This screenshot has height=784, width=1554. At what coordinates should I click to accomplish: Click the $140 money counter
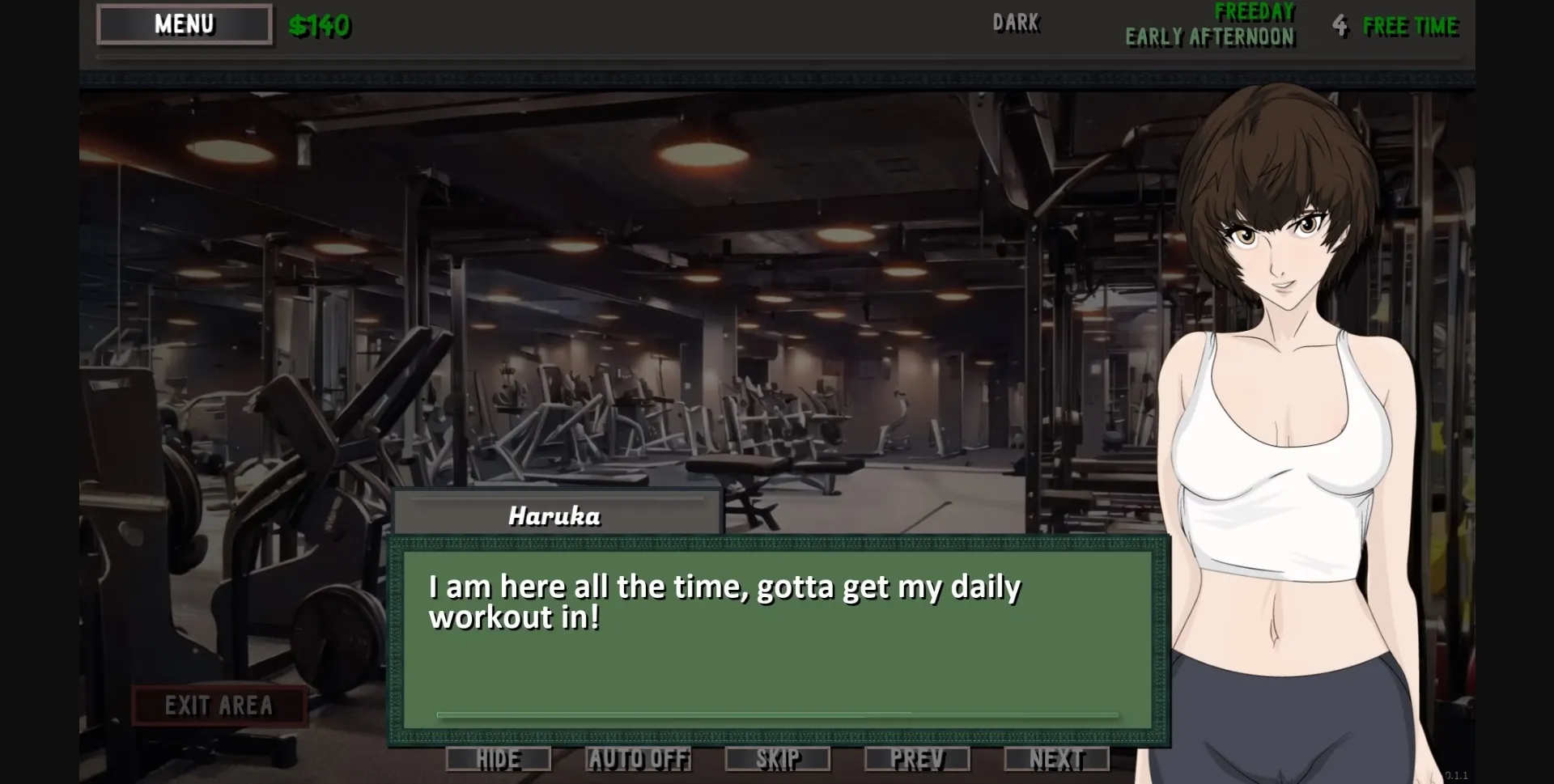click(x=321, y=25)
